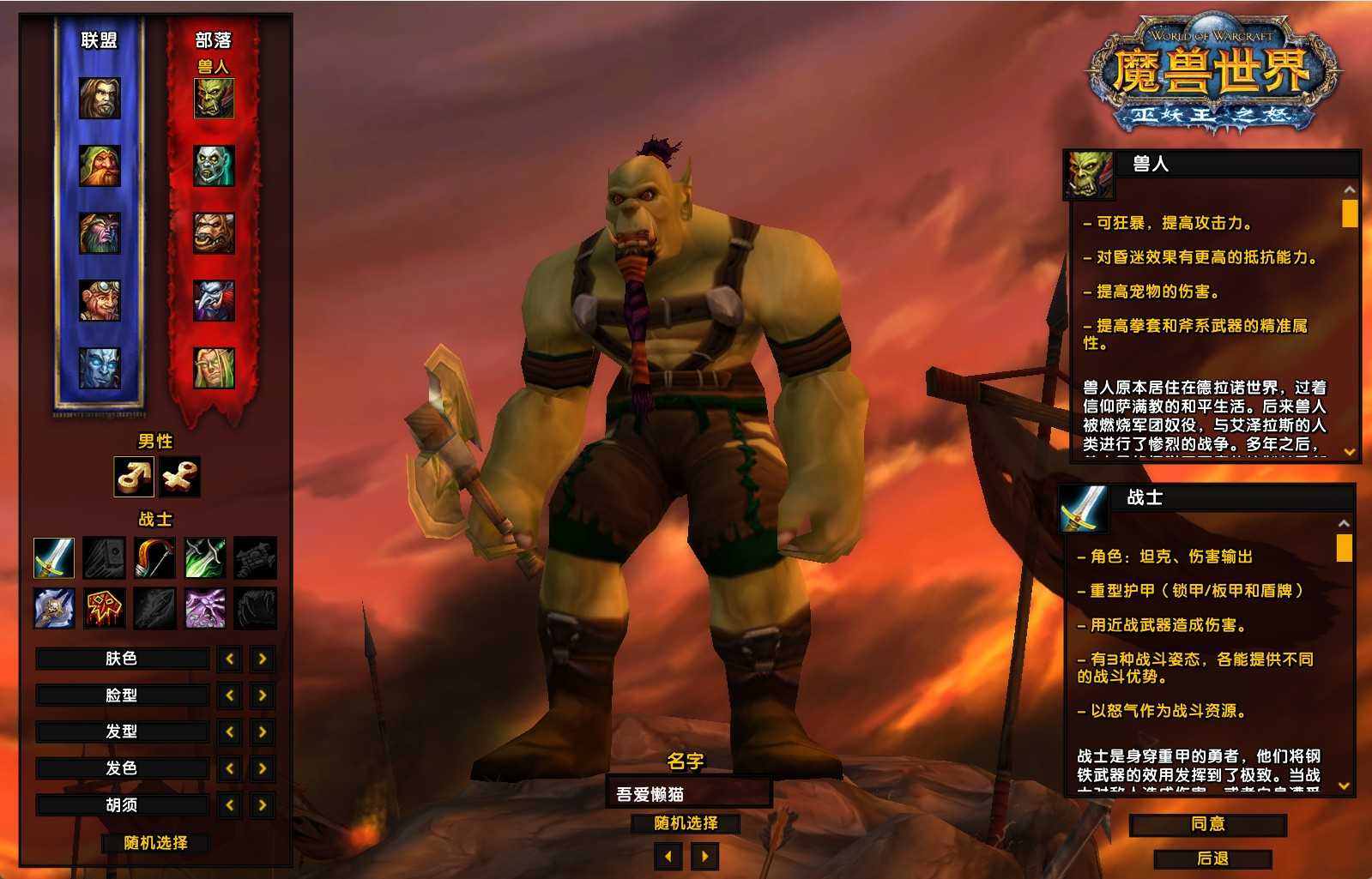Choose the Troll race portrait
The height and width of the screenshot is (879, 1372).
click(214, 300)
